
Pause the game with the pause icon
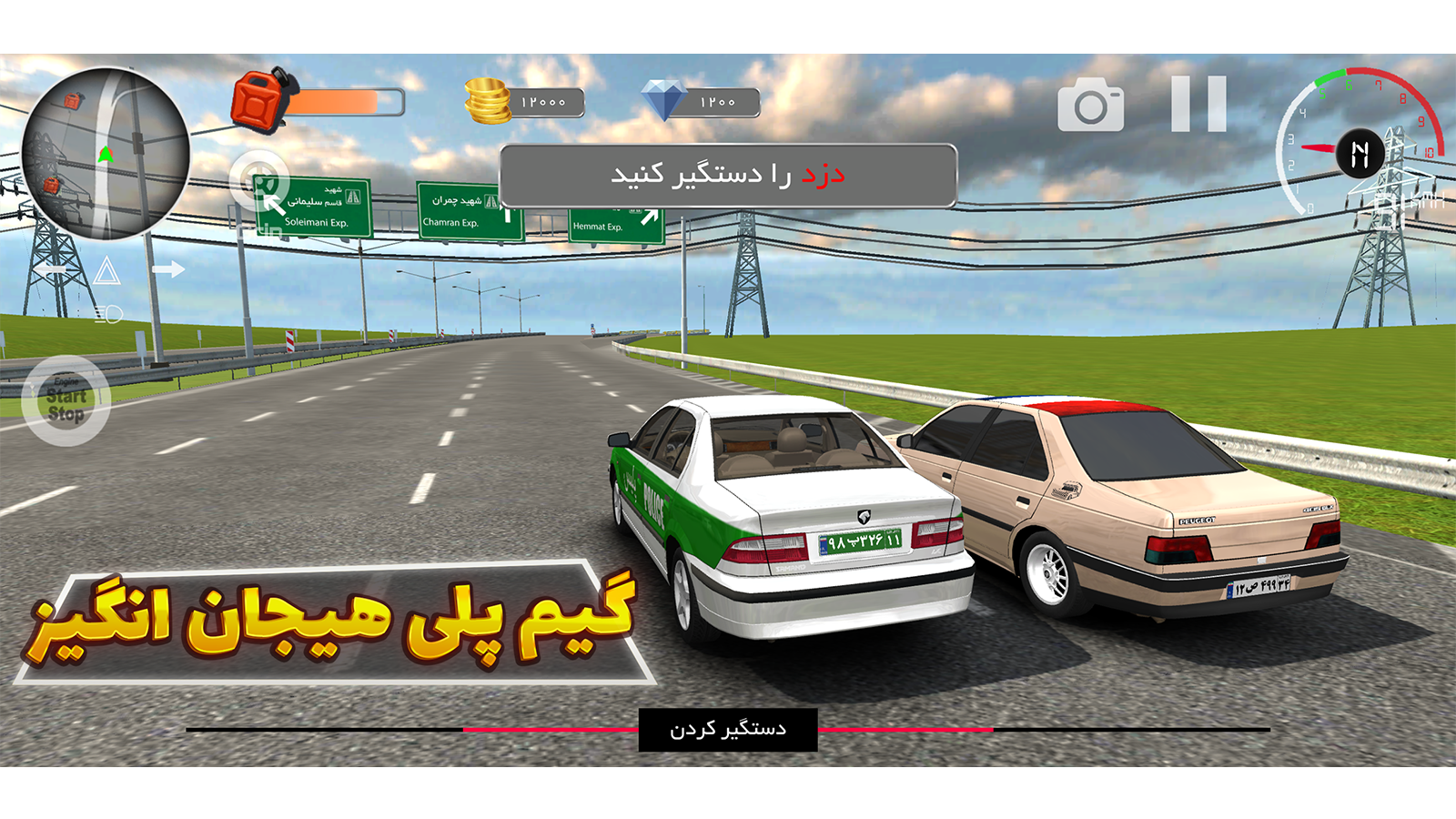tap(1197, 103)
